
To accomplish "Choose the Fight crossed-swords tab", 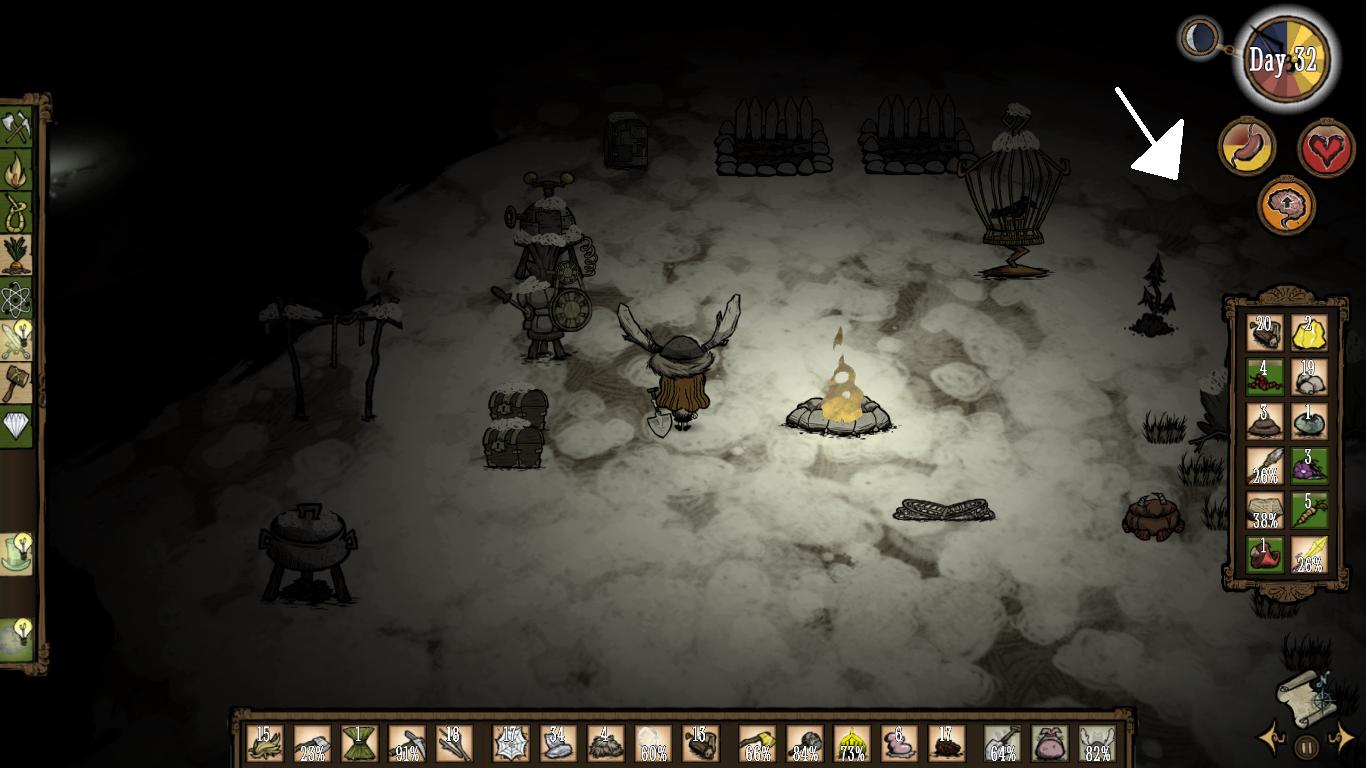I will point(17,341).
